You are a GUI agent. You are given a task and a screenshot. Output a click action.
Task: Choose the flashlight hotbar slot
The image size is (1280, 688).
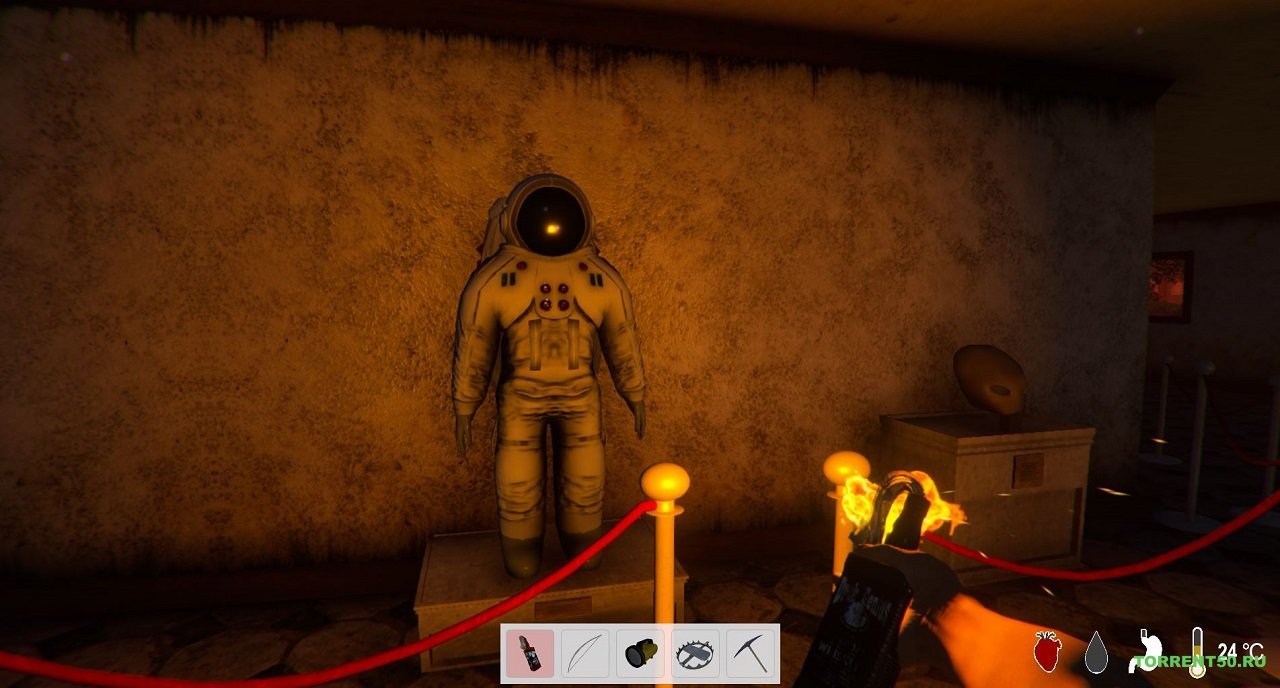coord(640,654)
